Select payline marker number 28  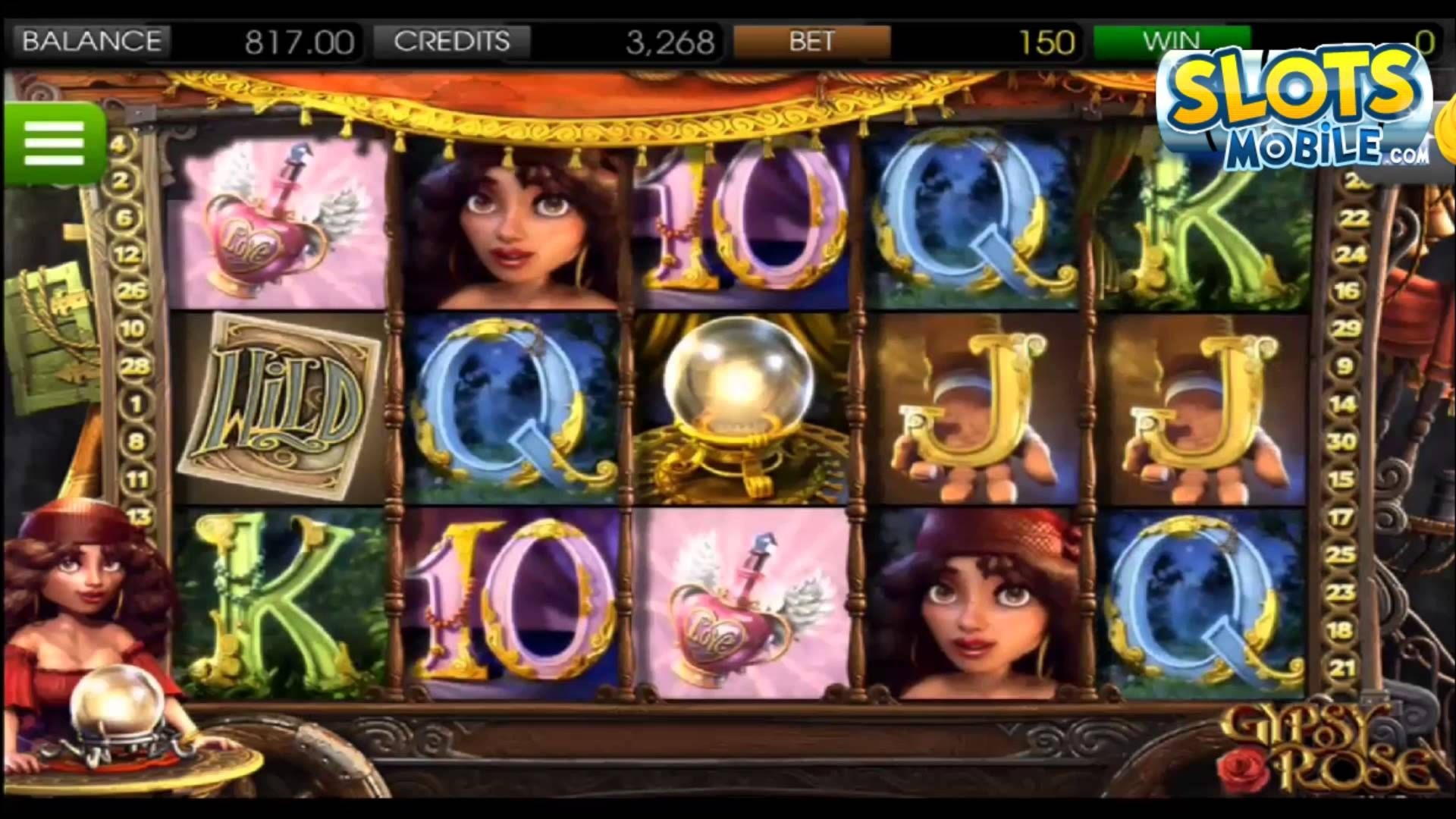pos(133,366)
